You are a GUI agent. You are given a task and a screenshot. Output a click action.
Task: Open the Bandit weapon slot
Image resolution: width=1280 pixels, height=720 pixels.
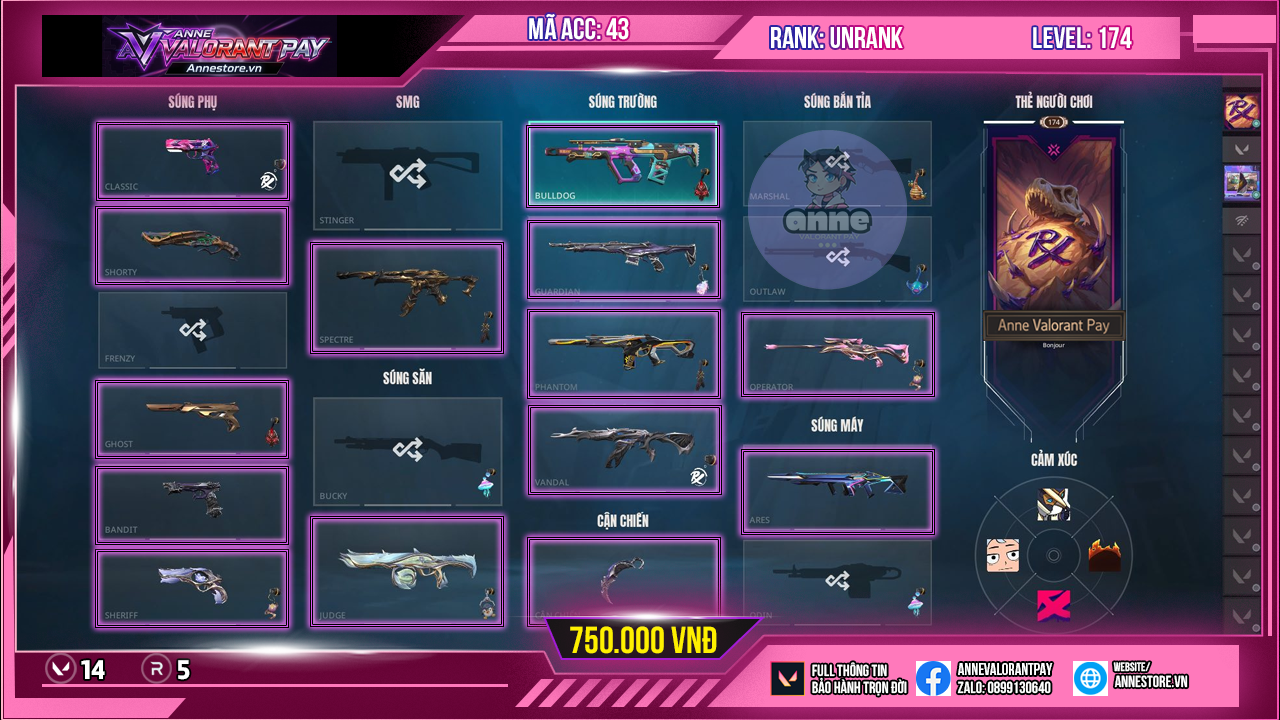coord(192,504)
